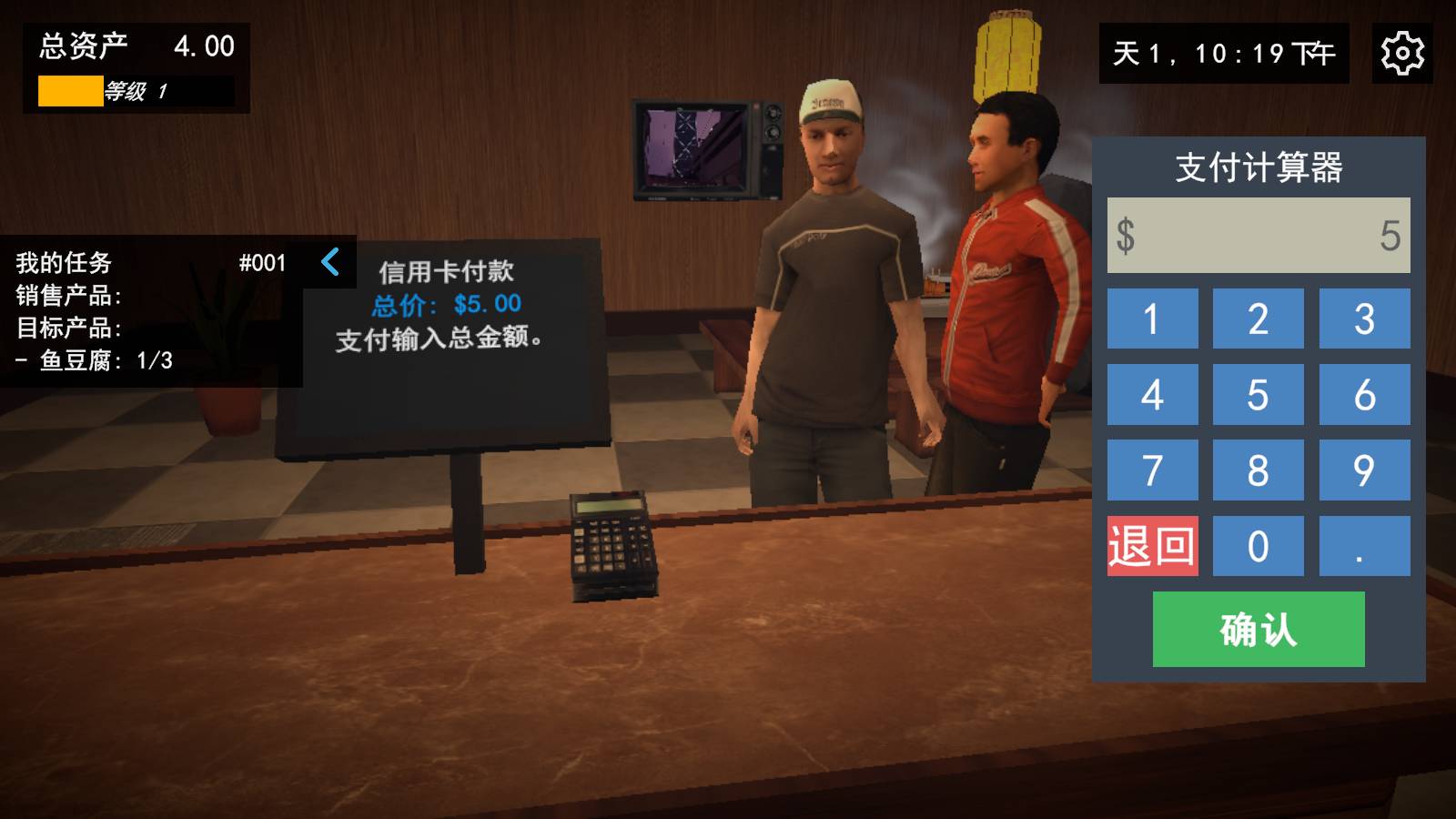
Task: Collapse the 我的任务 panel using the chevron
Action: (330, 264)
